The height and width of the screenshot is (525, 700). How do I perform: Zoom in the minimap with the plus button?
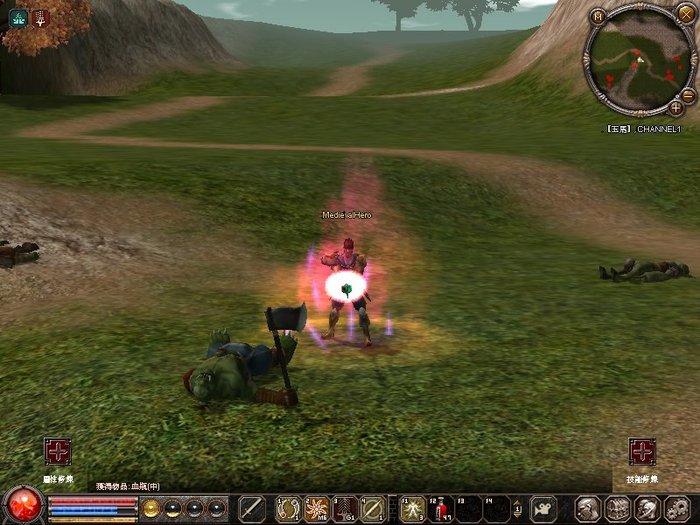click(x=676, y=107)
